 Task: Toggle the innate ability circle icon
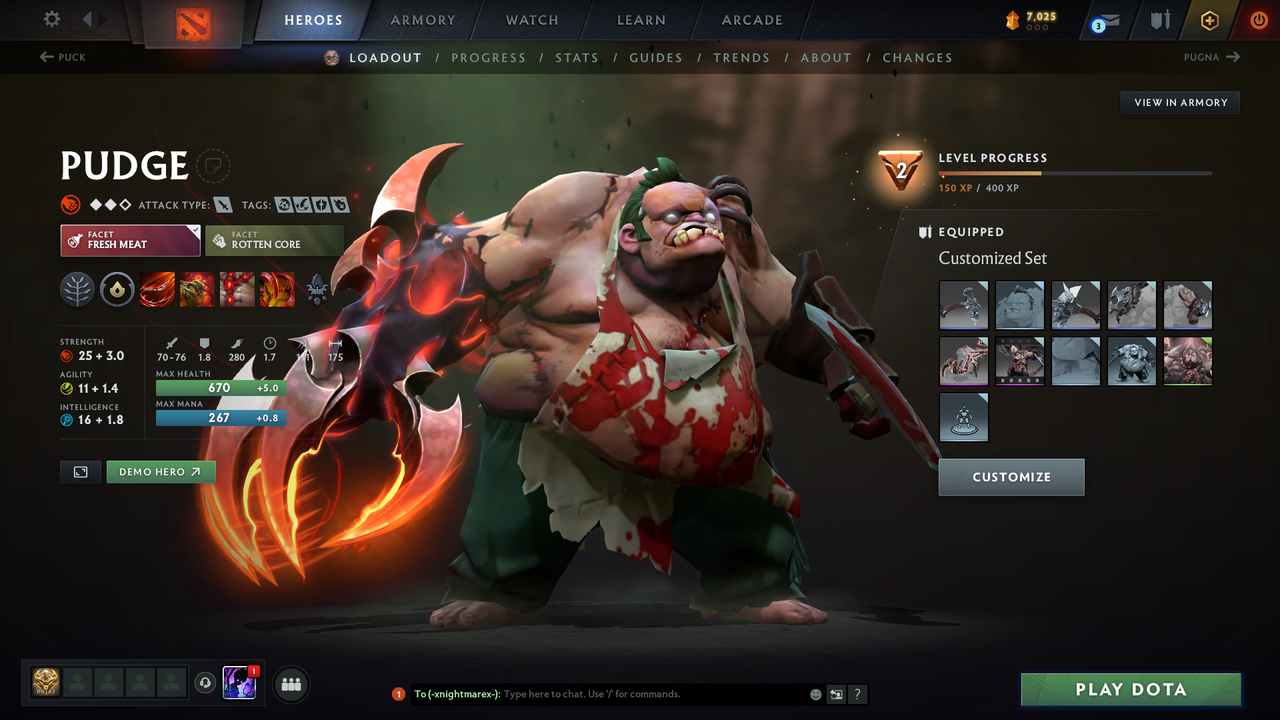pos(117,289)
